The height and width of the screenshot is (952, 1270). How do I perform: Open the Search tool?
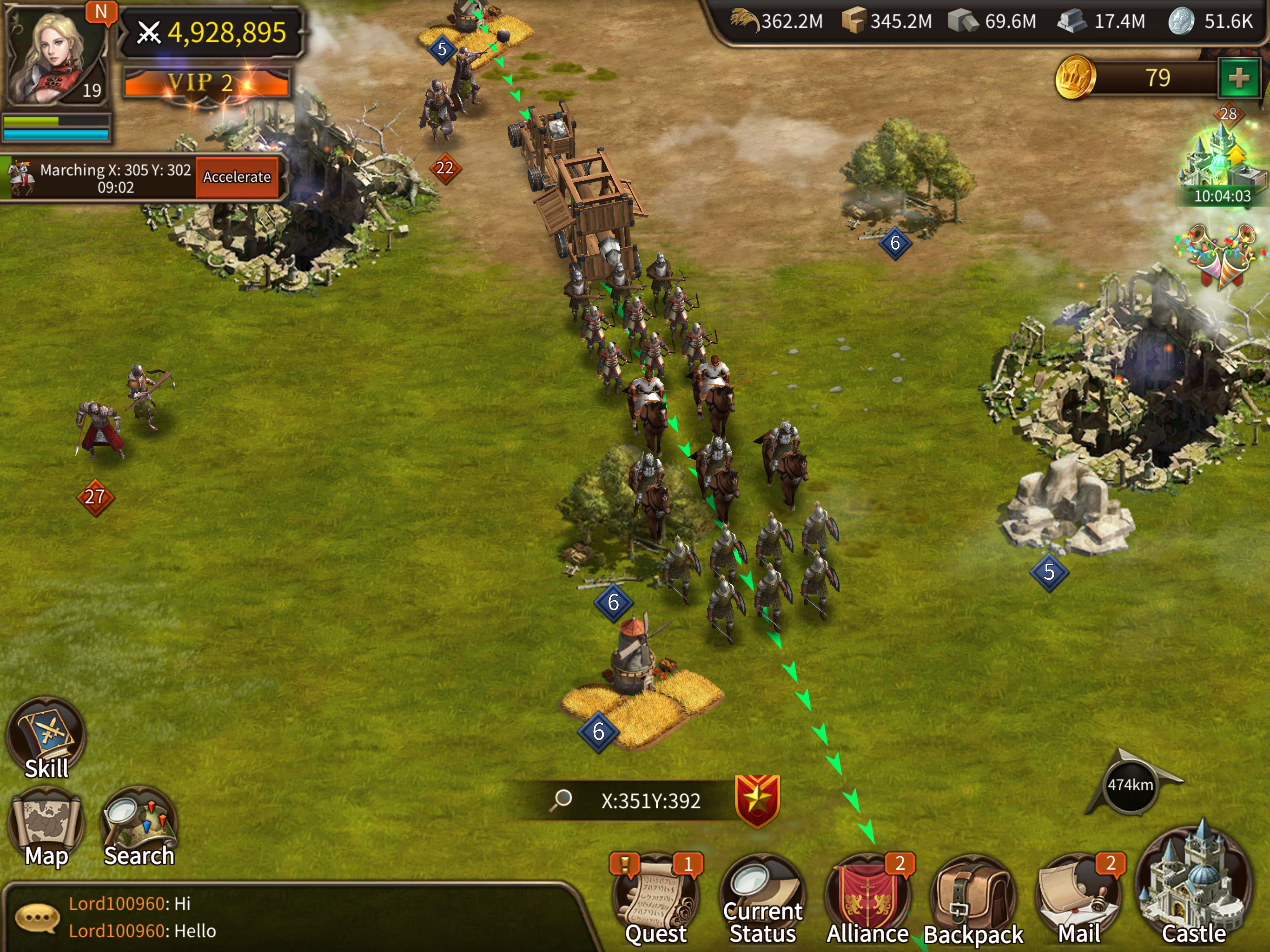point(139,827)
